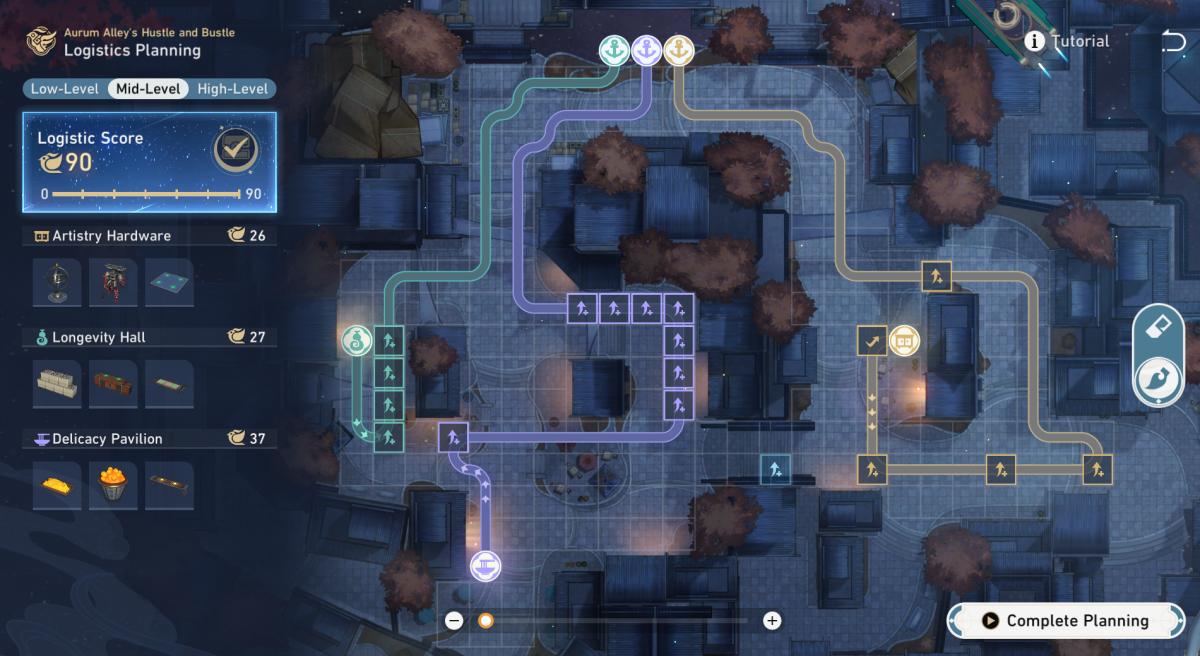
Task: Confirm with Complete Planning button
Action: pos(1064,621)
